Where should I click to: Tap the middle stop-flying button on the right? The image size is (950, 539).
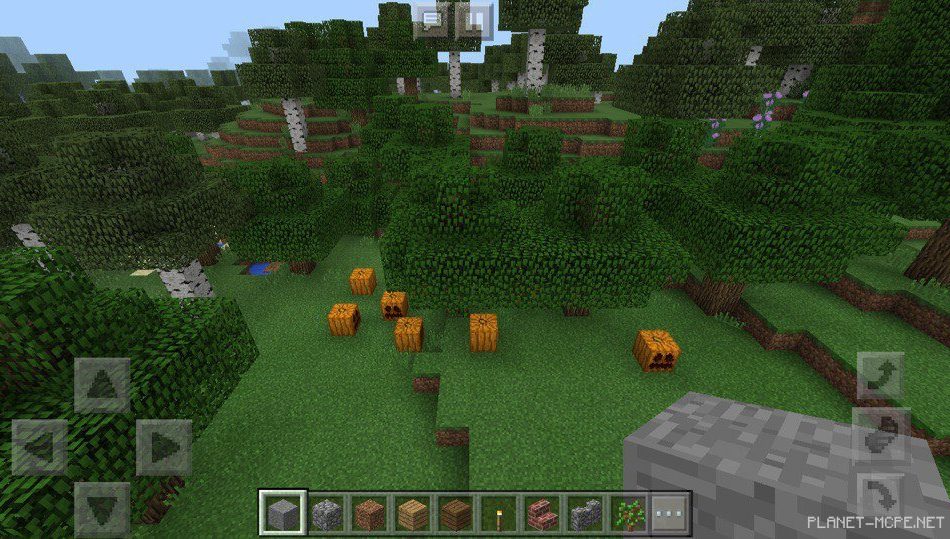880,435
